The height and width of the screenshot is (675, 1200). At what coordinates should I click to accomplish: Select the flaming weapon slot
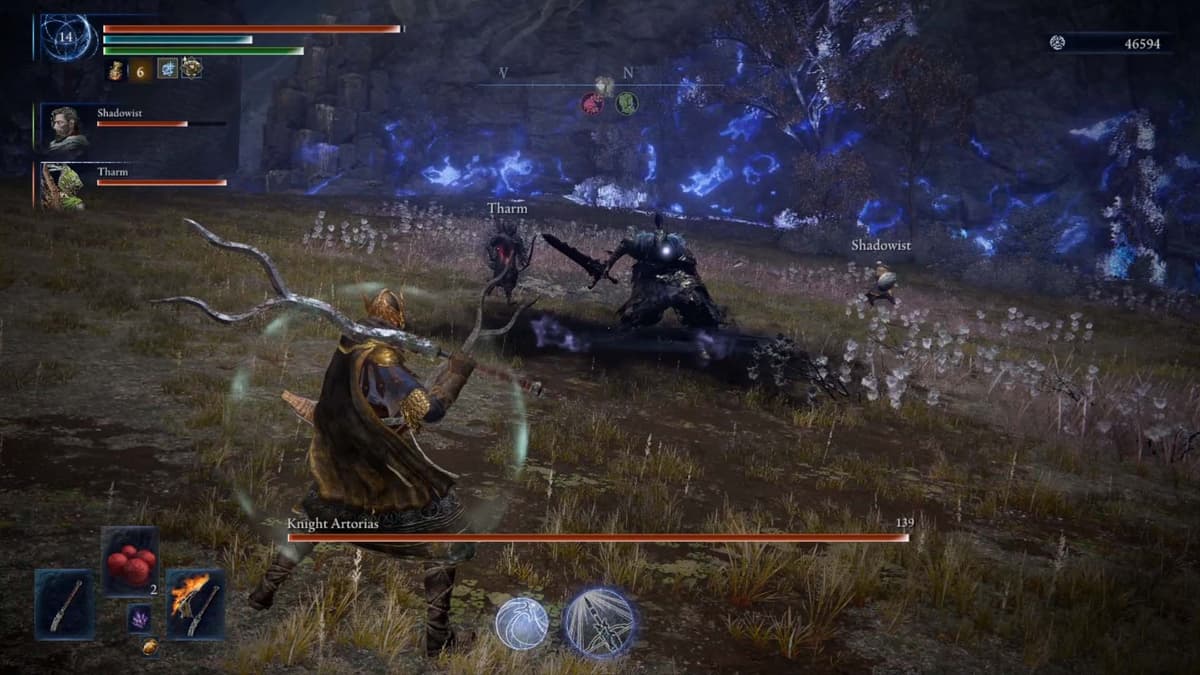click(x=195, y=604)
